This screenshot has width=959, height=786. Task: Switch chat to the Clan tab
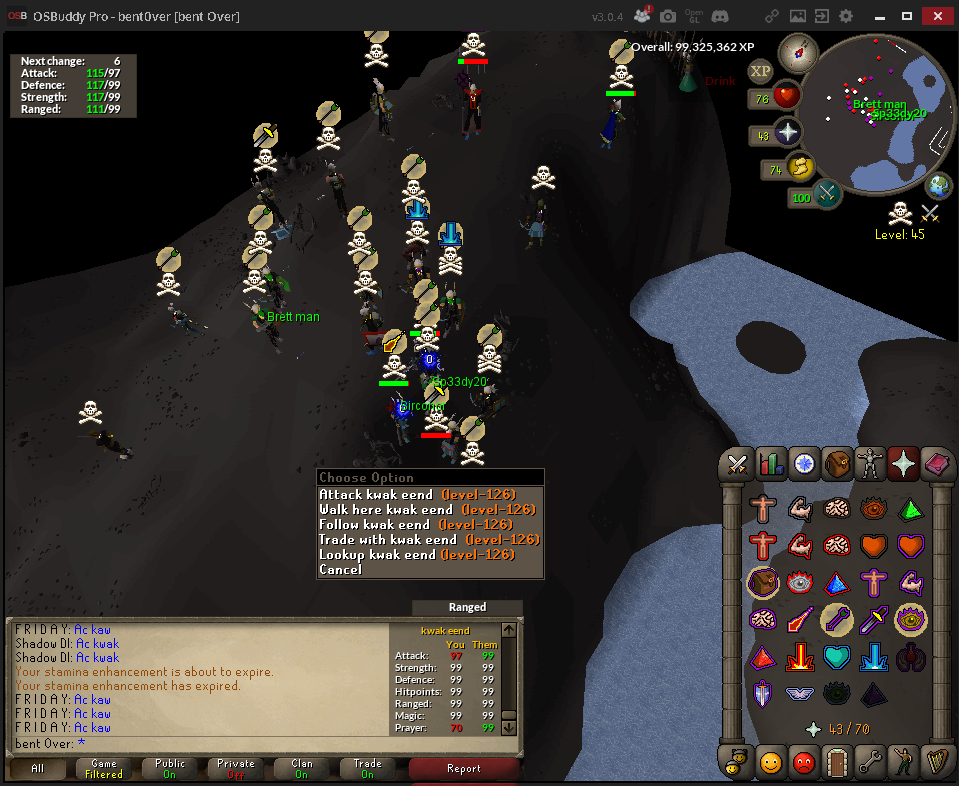(x=302, y=769)
